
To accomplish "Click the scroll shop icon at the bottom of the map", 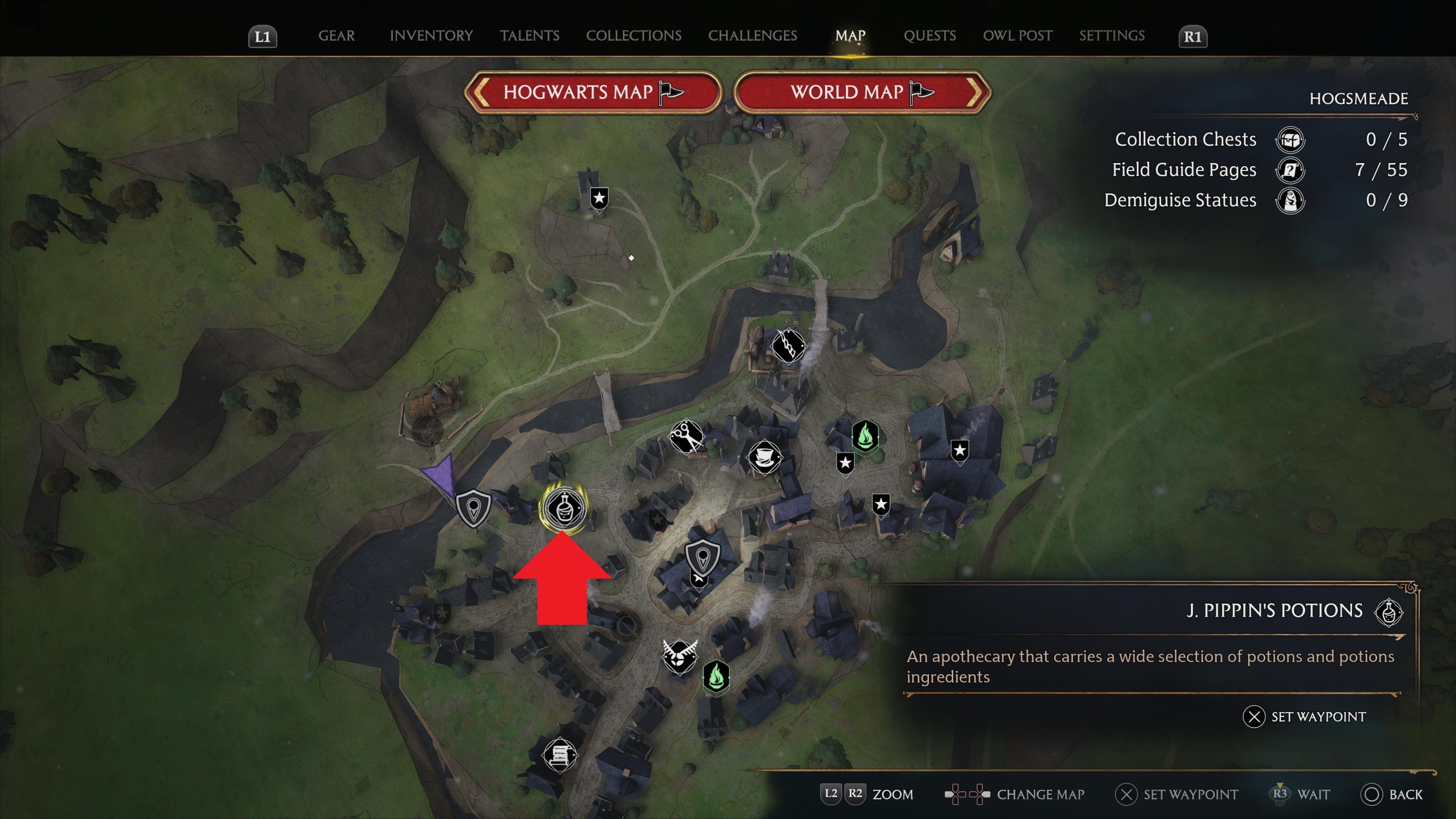I will coord(560,756).
